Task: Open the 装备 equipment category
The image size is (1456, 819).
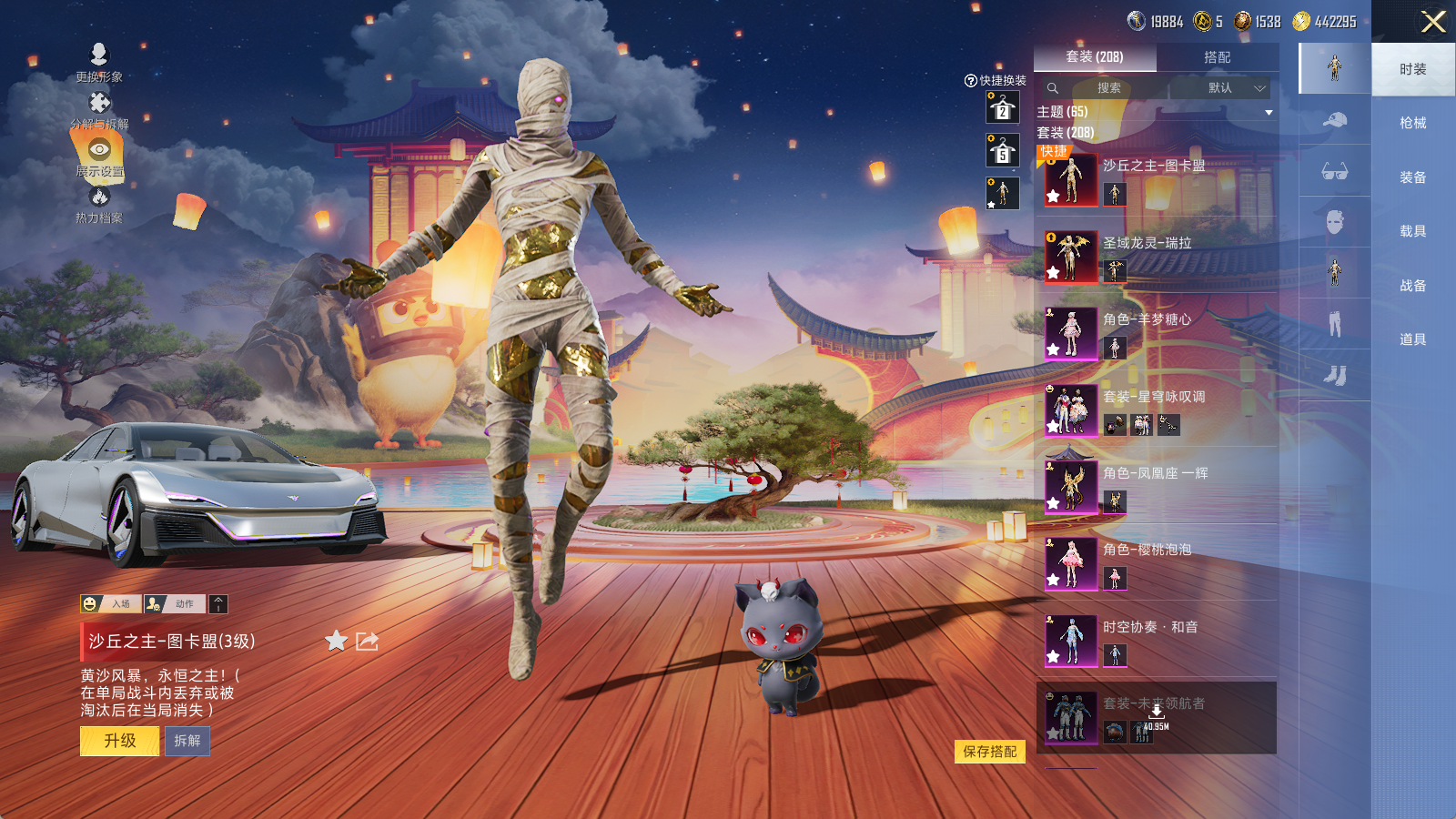Action: (1412, 177)
